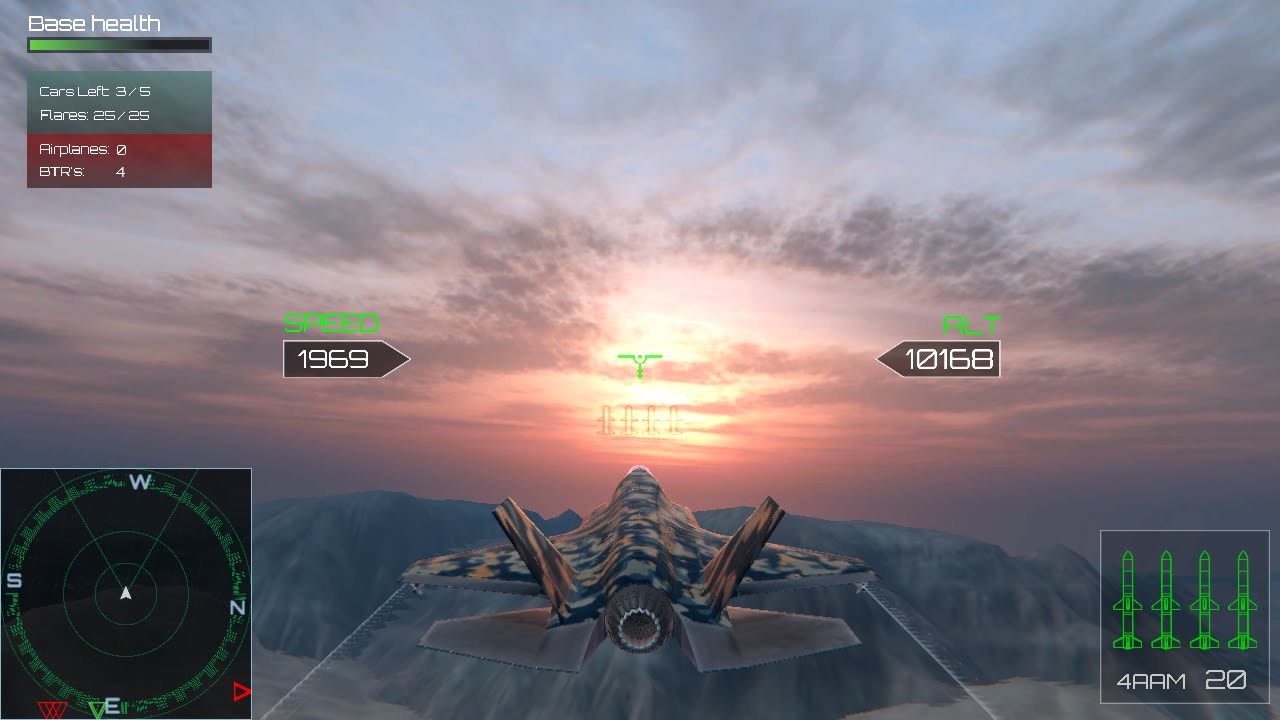Click the Base health label

click(x=96, y=22)
